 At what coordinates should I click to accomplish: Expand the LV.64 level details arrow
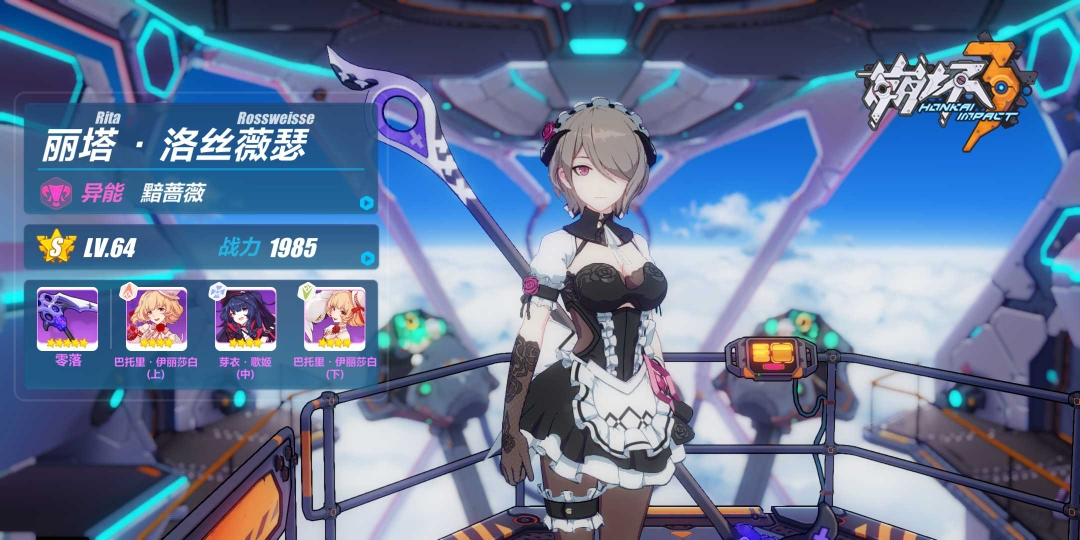pos(367,258)
